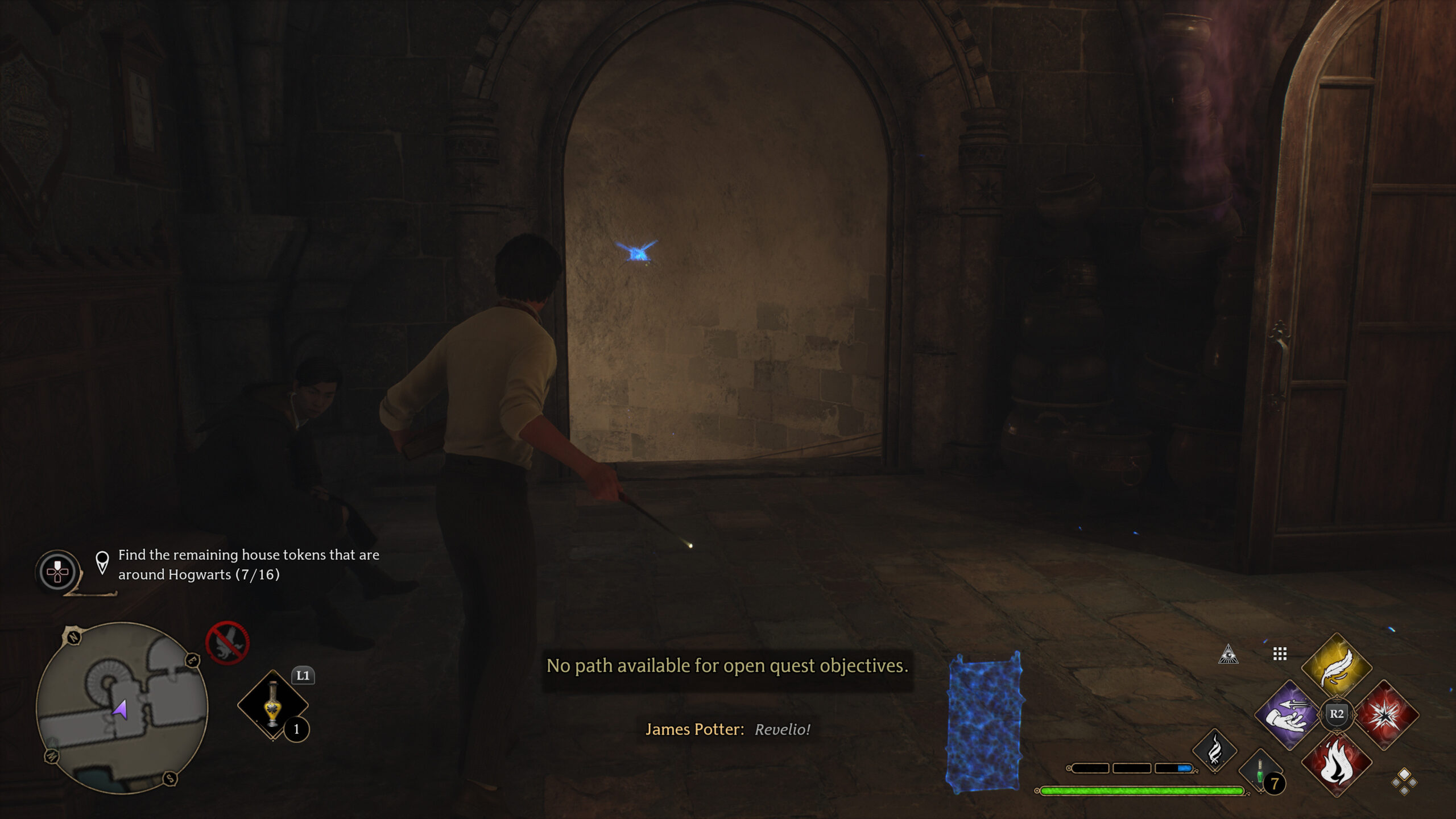Click the crossed-out flying mount icon
1456x819 pixels.
point(227,643)
